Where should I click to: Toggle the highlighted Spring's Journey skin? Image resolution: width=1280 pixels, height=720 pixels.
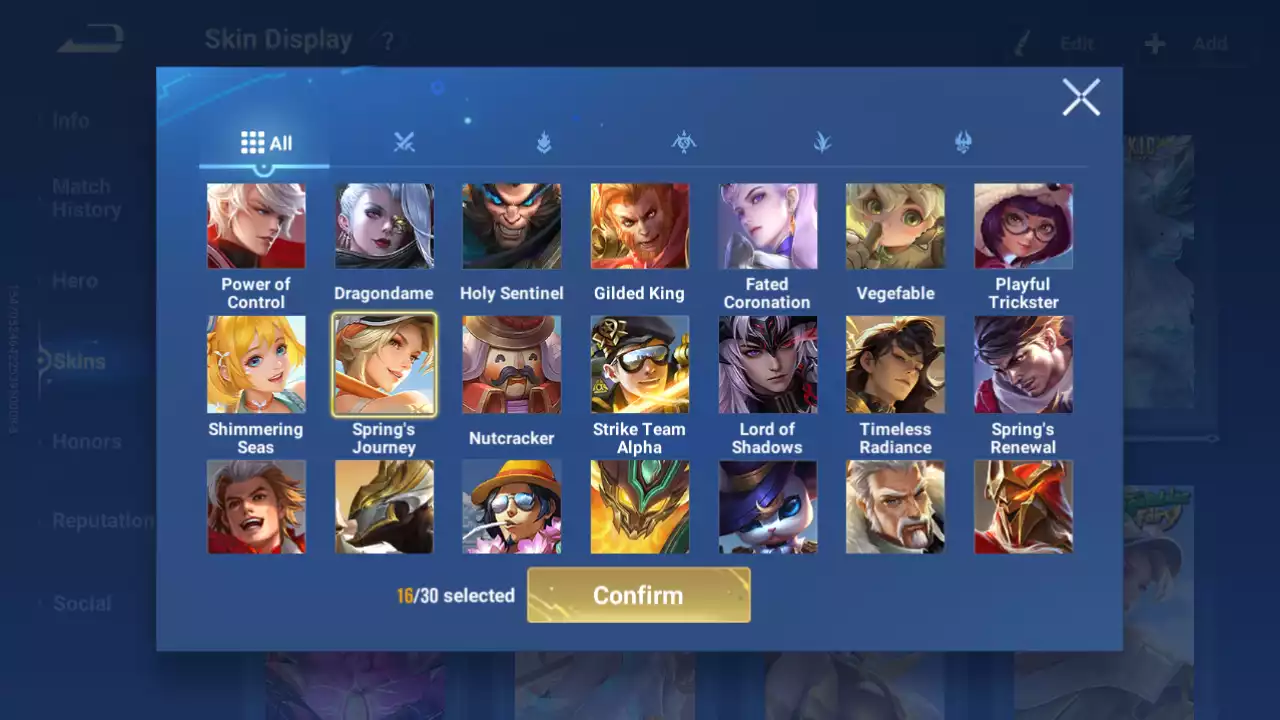tap(384, 364)
